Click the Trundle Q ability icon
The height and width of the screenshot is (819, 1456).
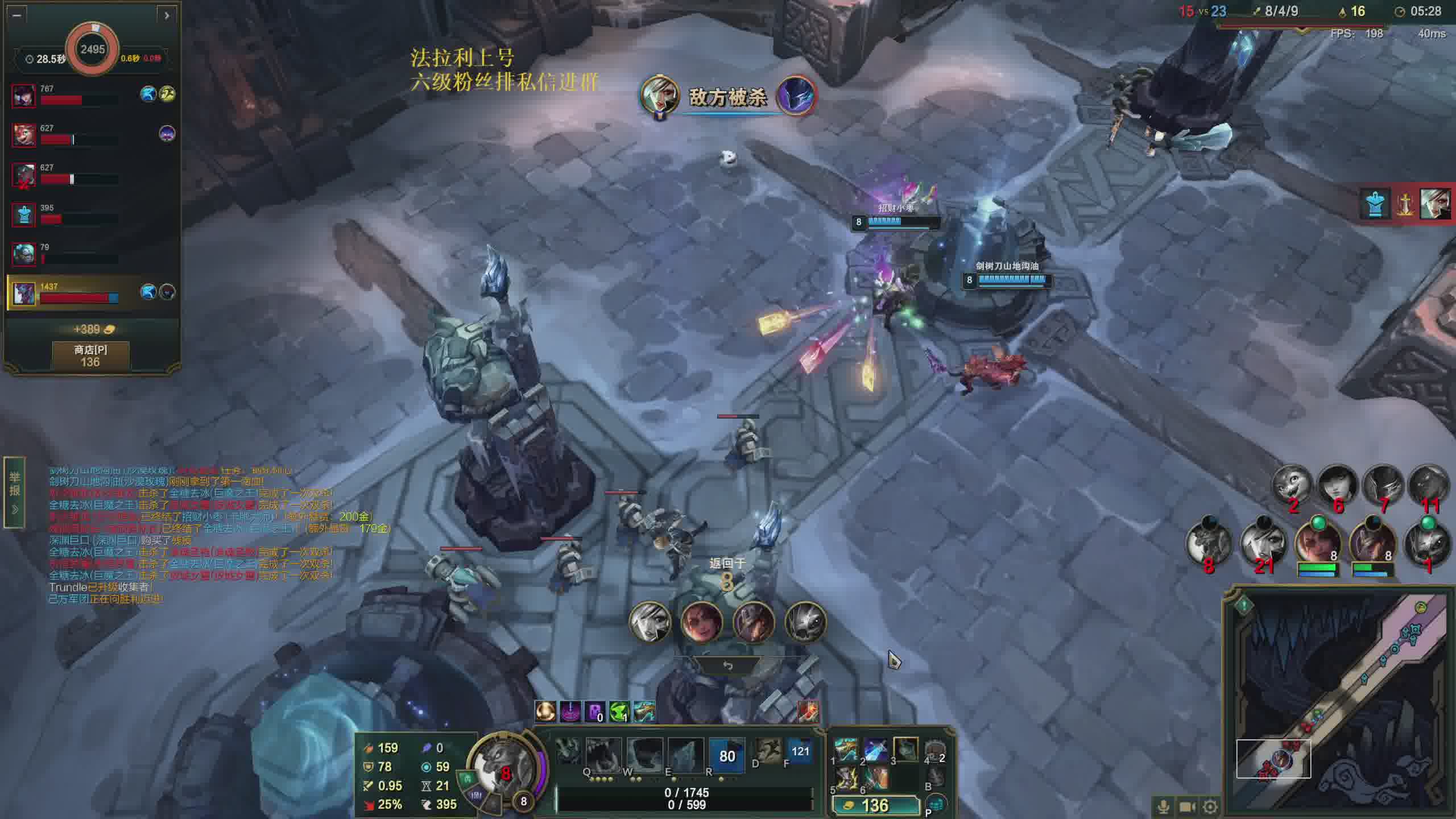603,754
